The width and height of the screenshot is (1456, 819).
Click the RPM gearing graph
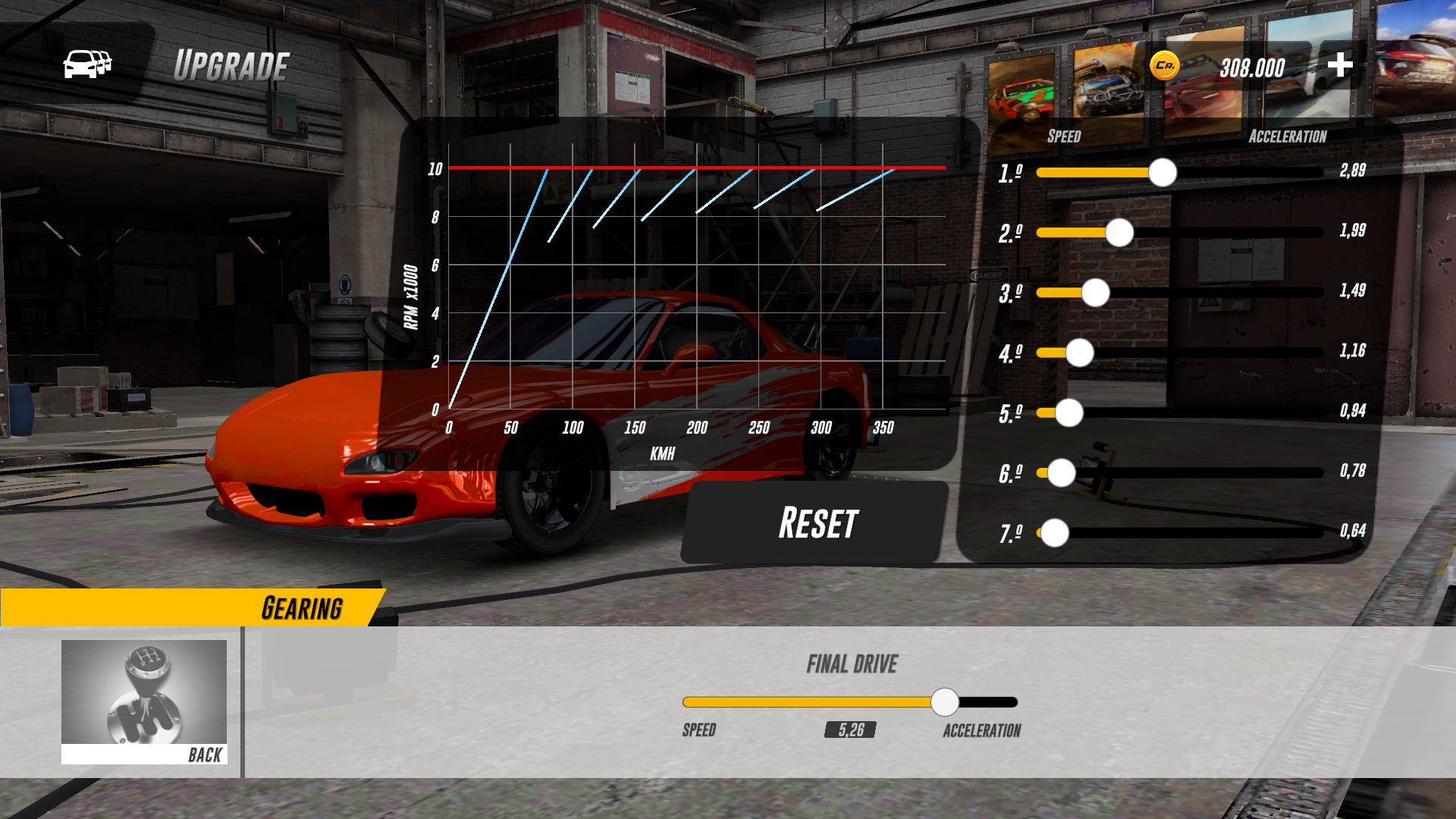(x=682, y=281)
